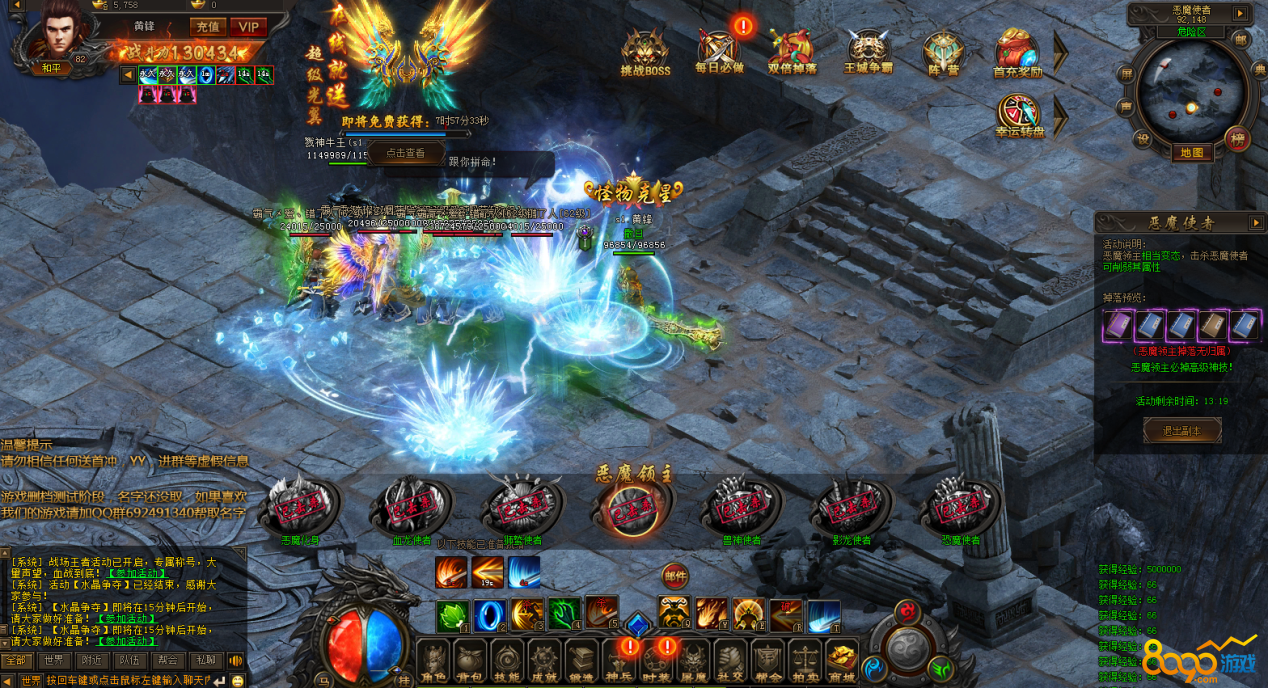Open the 商城 shop menu
The height and width of the screenshot is (688, 1268).
coord(842,662)
